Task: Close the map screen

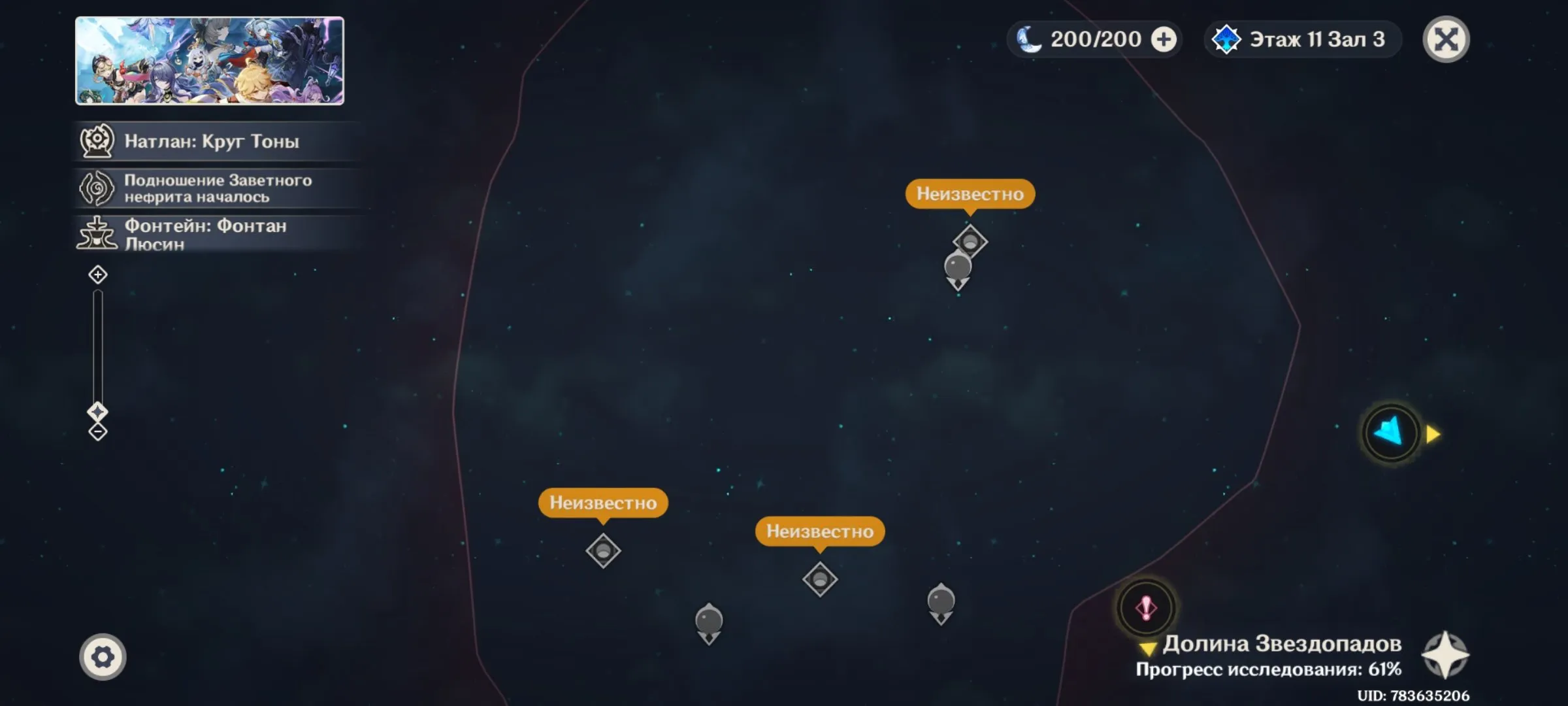Action: click(x=1446, y=39)
